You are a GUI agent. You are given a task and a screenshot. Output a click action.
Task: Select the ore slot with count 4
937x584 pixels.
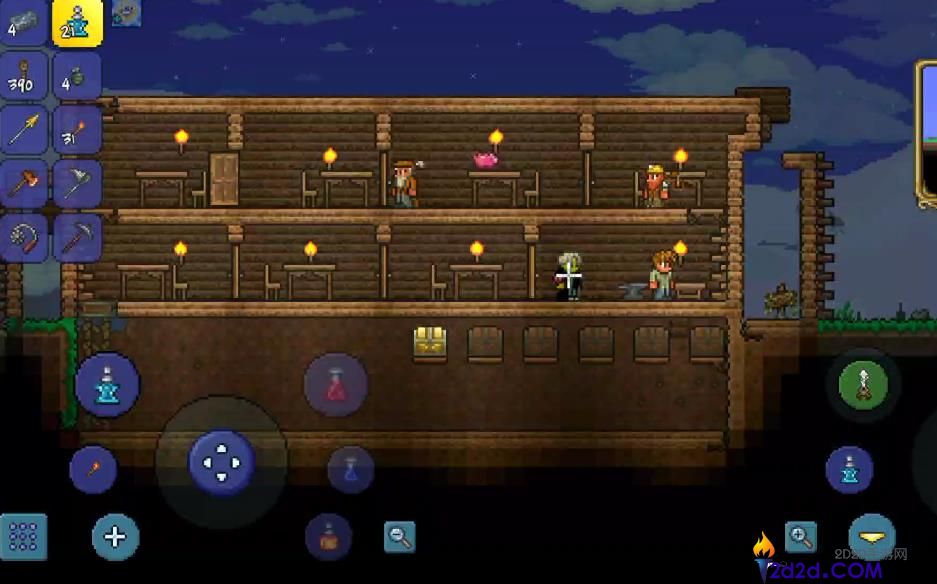pyautogui.click(x=24, y=22)
